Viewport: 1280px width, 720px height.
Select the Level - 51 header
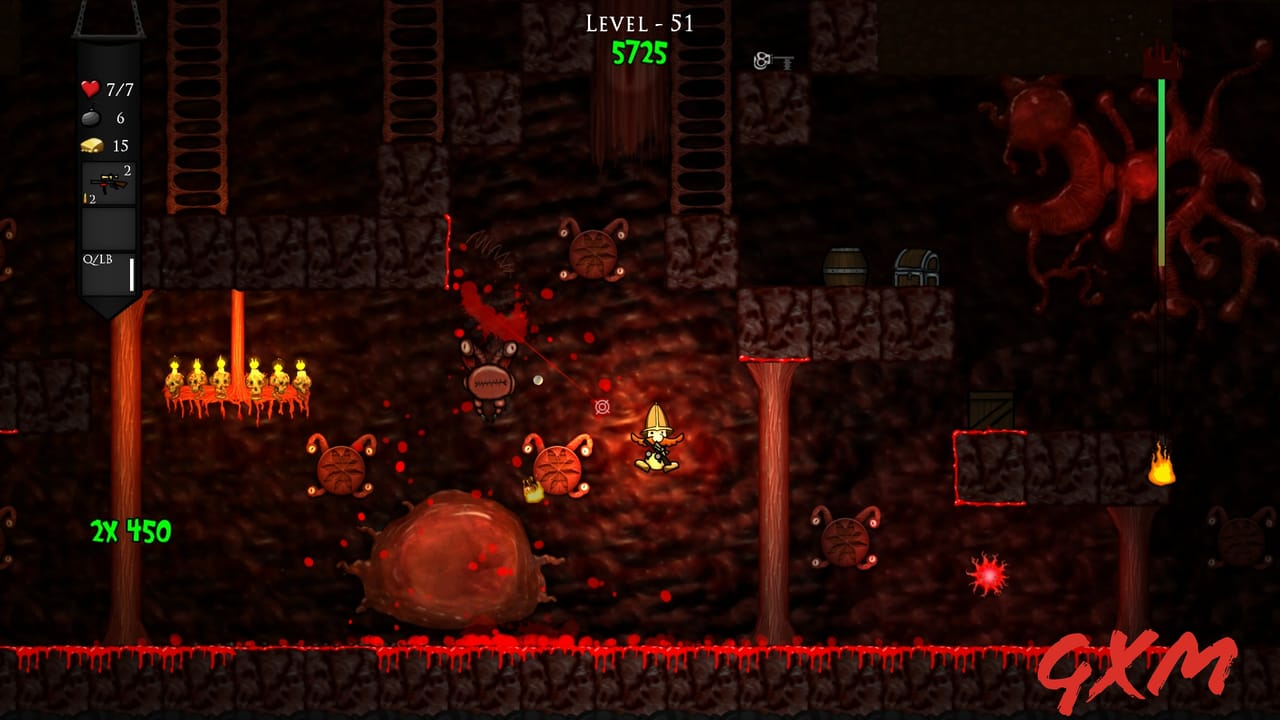point(640,22)
